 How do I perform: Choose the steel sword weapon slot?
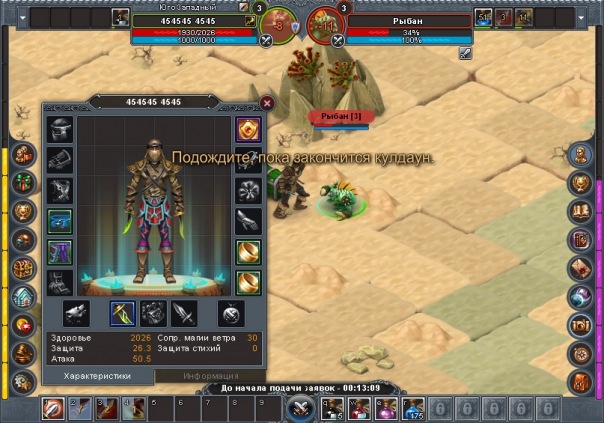tap(184, 314)
